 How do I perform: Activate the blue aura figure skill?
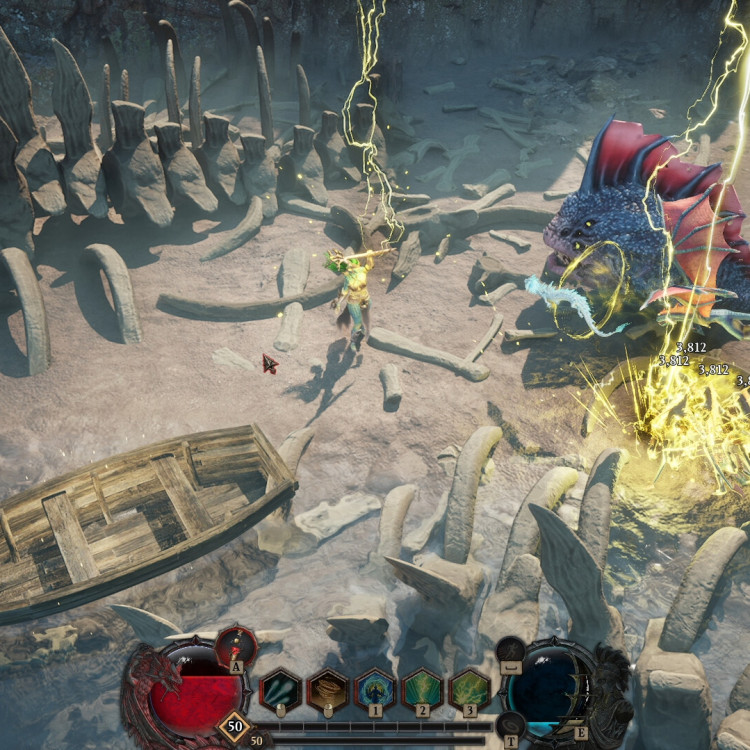375,690
